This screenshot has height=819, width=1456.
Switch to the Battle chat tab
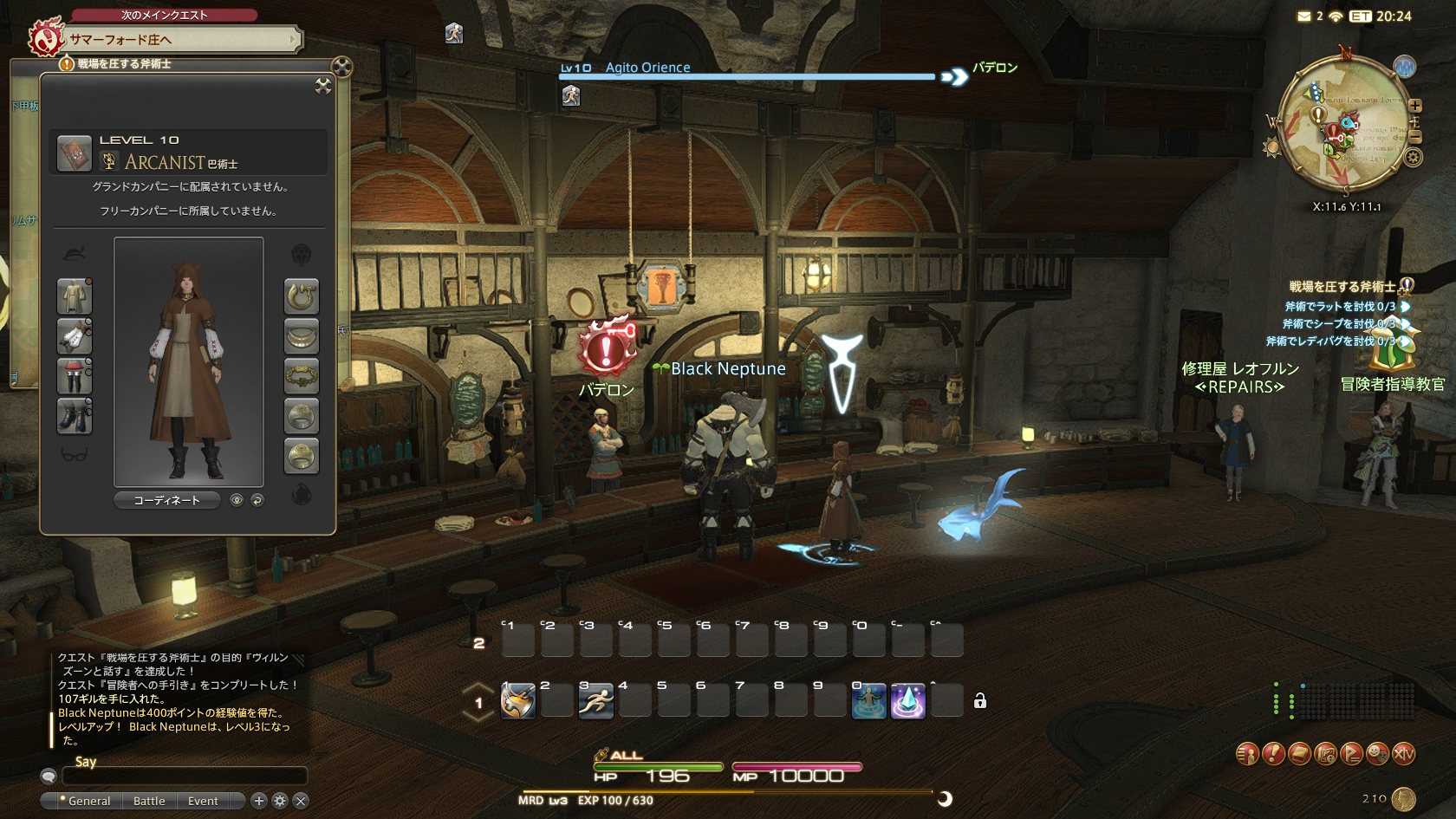149,801
